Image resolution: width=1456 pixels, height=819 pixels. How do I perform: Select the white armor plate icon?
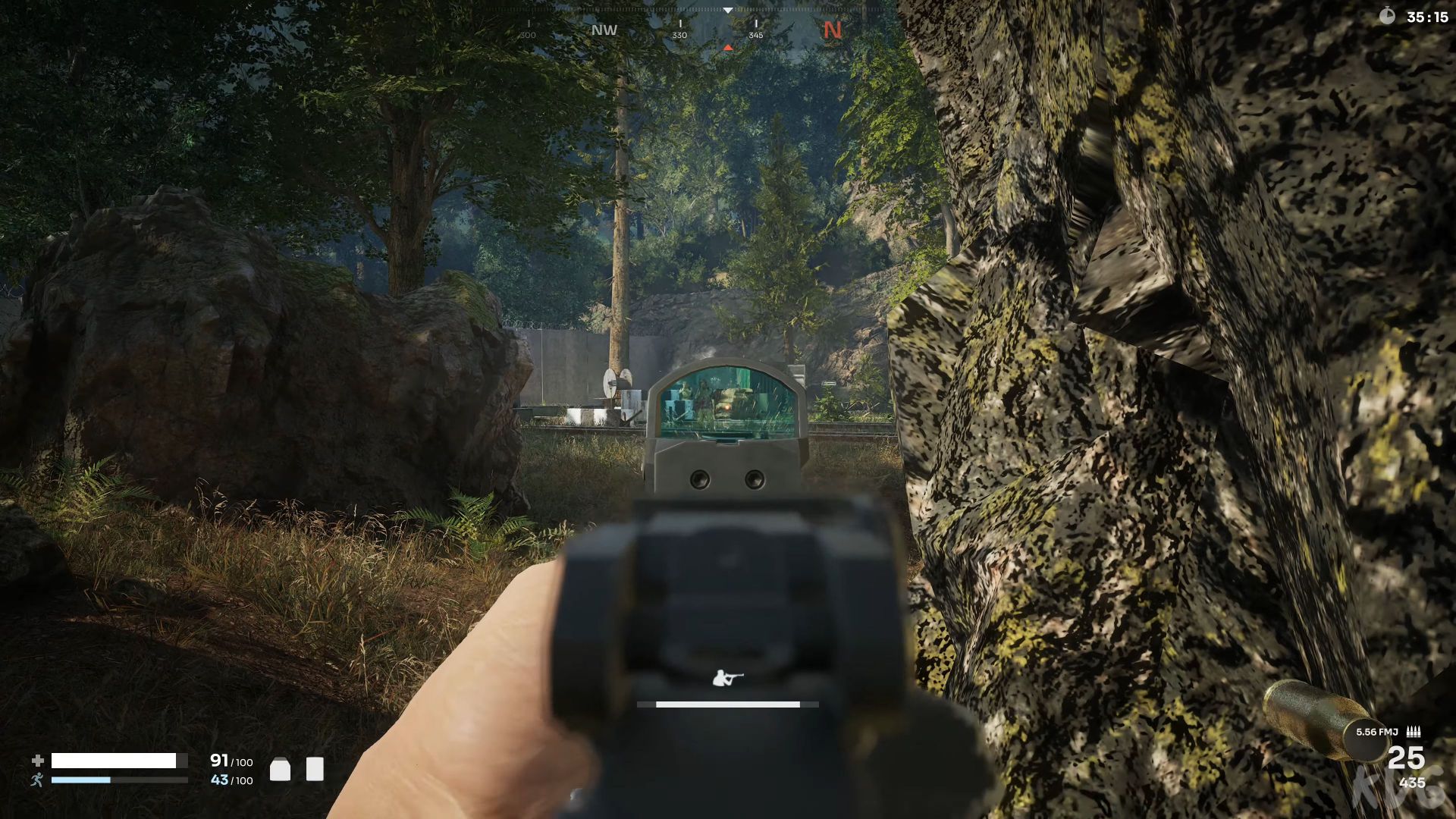315,769
